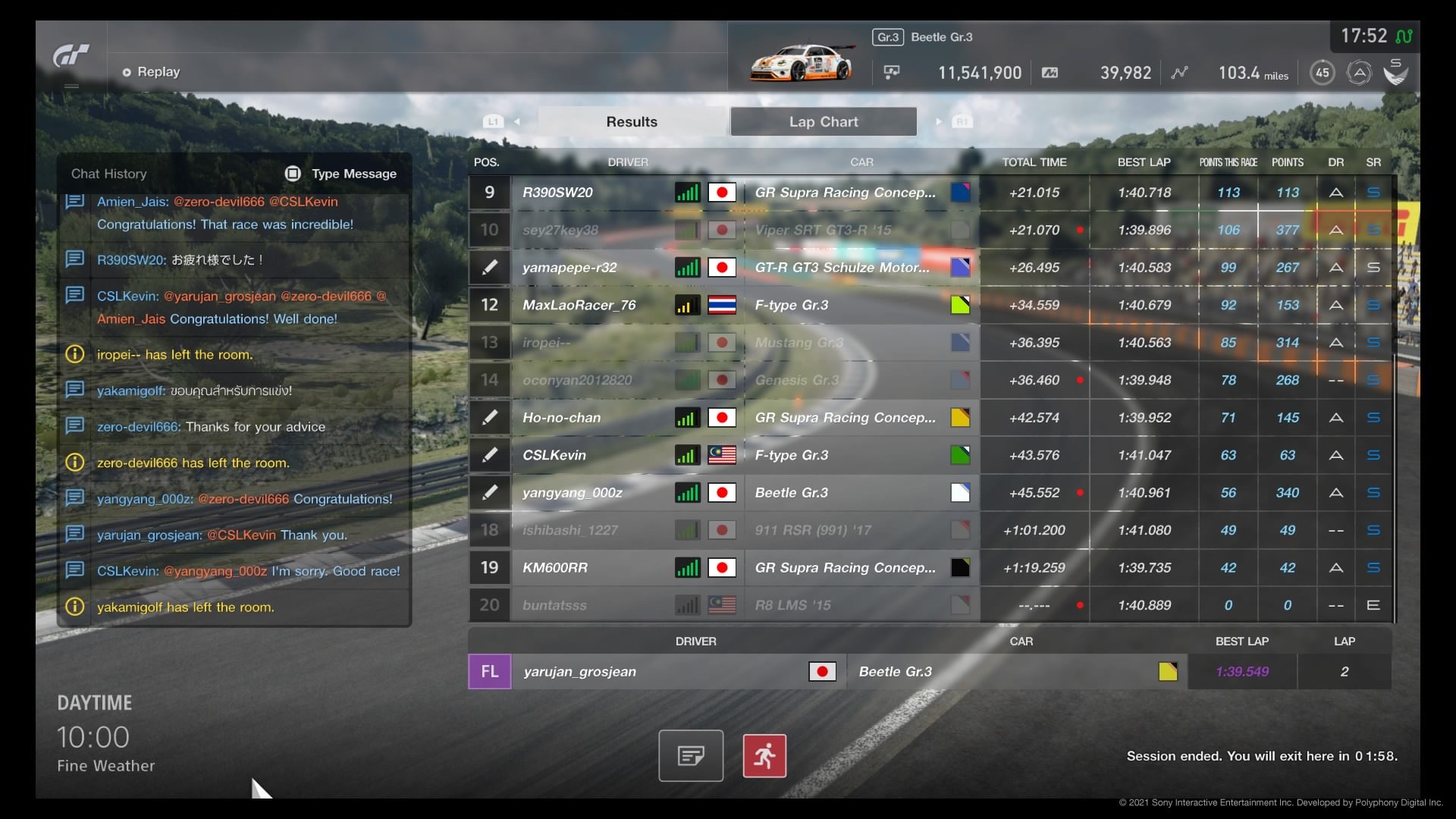This screenshot has height=819, width=1456.
Task: Click the Chat History panel header
Action: [109, 174]
